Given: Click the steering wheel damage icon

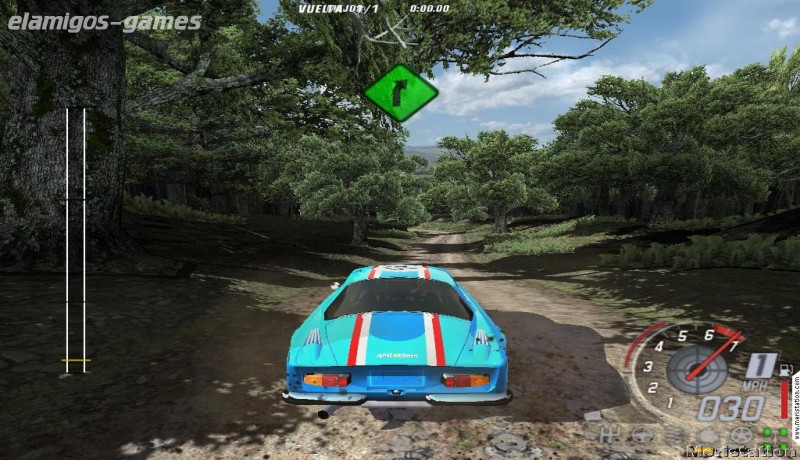Looking at the screenshot, I should 642,434.
